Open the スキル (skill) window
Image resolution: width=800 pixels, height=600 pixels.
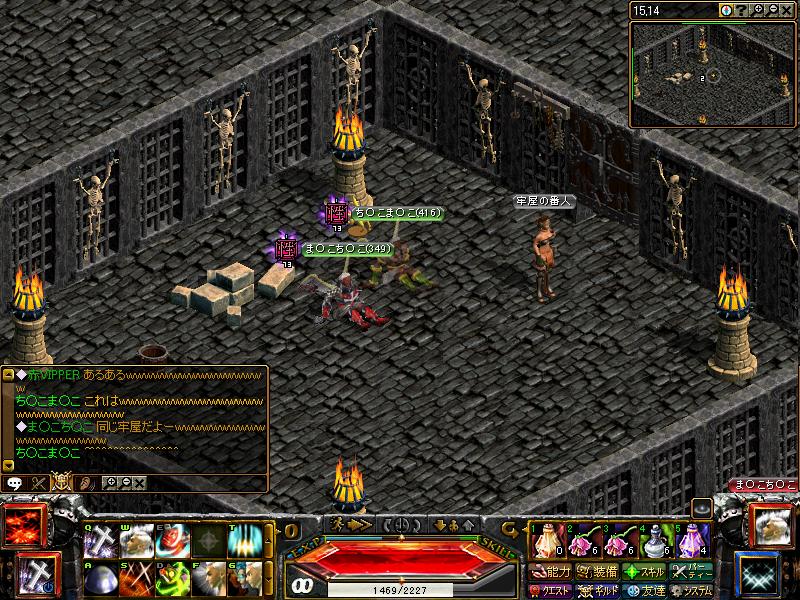(645, 572)
